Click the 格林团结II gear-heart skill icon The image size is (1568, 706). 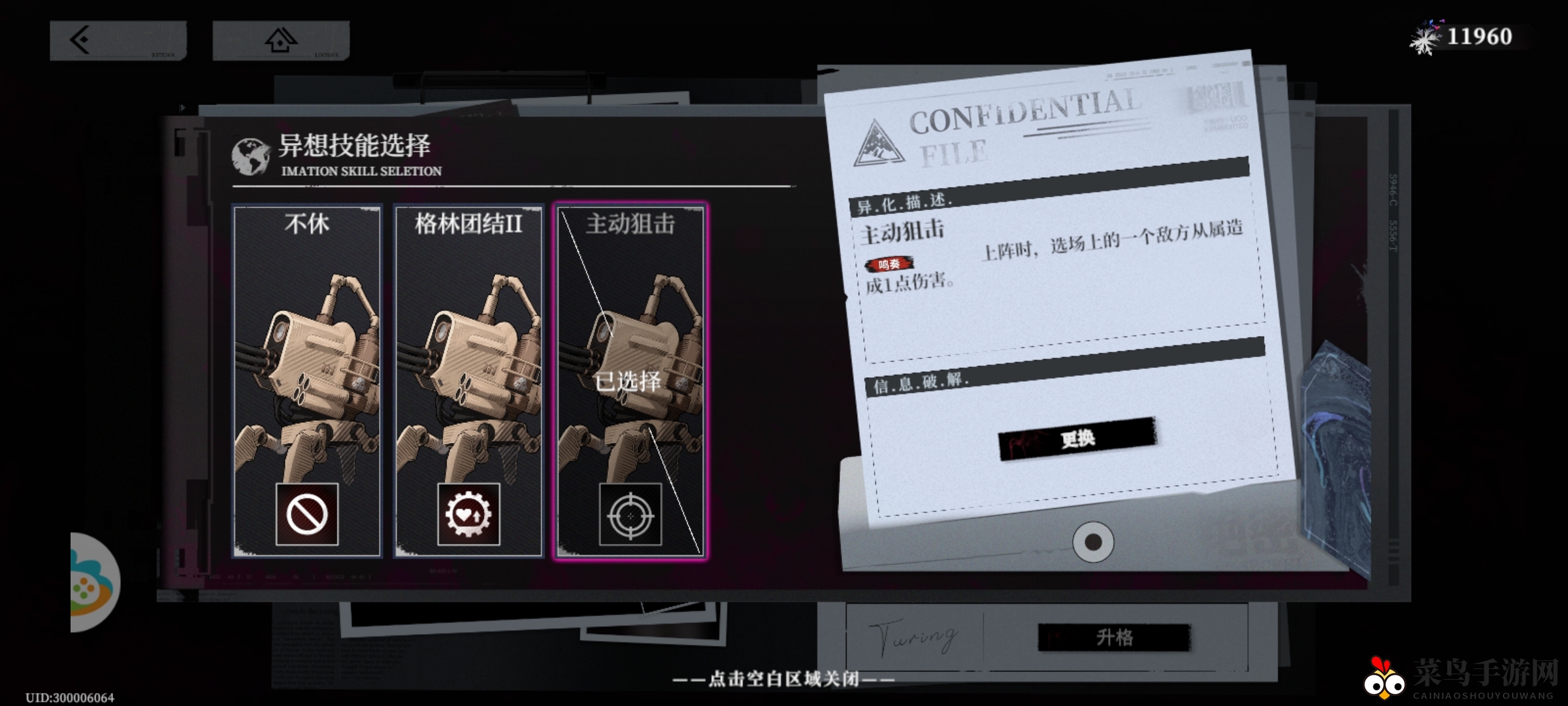[x=468, y=514]
